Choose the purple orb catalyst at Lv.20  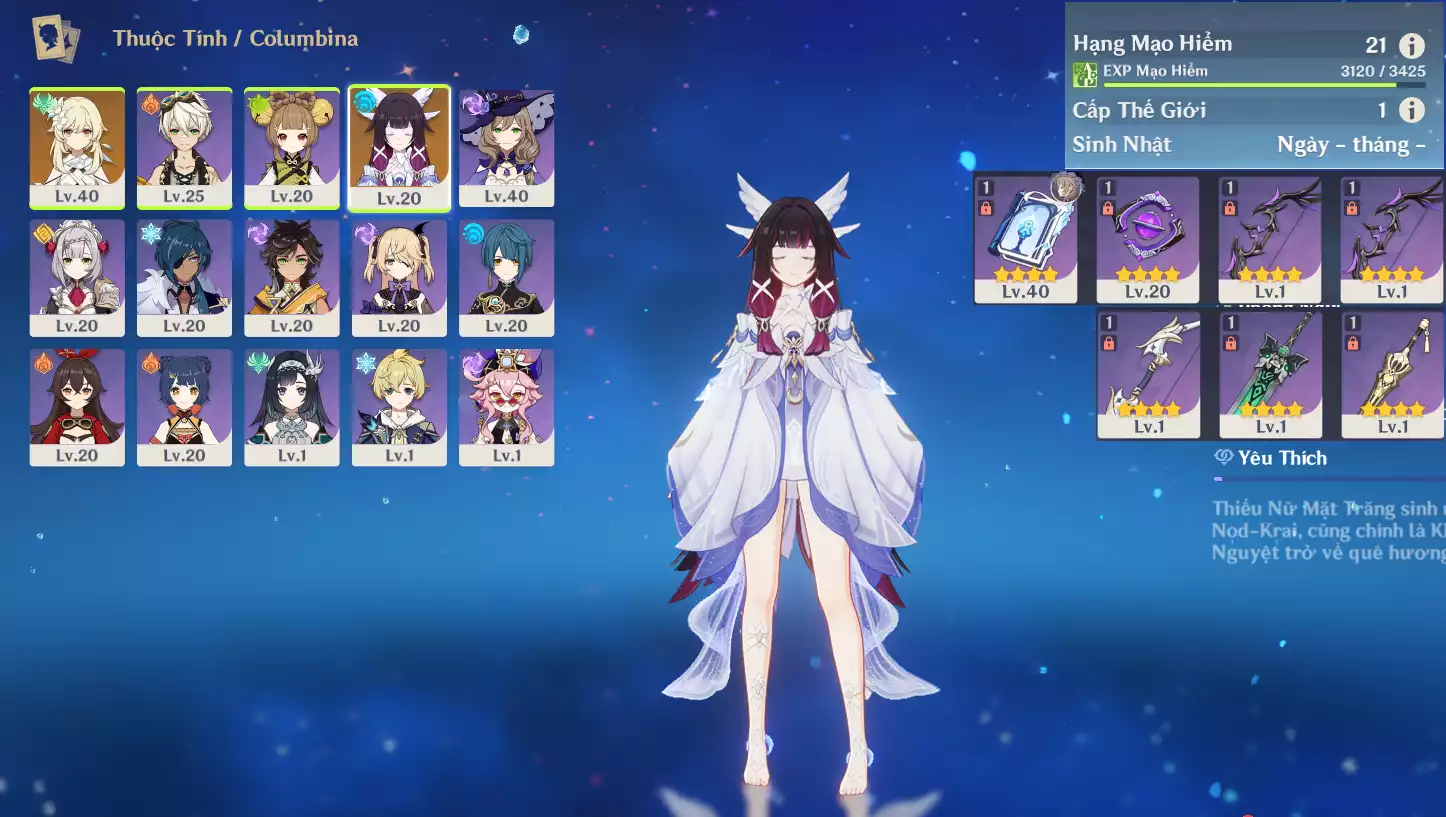pyautogui.click(x=1148, y=240)
